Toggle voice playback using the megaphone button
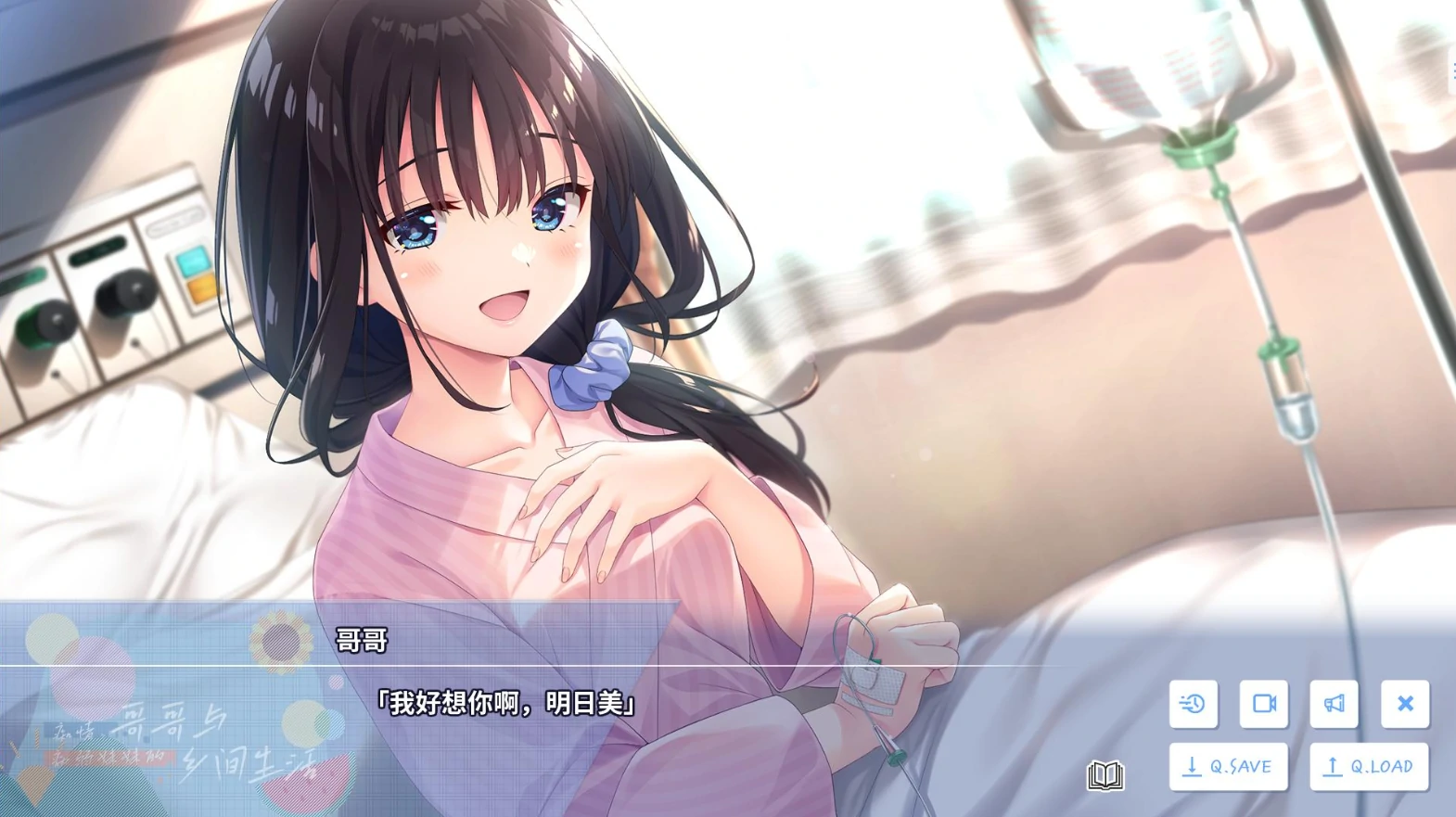Image resolution: width=1456 pixels, height=817 pixels. (1335, 705)
